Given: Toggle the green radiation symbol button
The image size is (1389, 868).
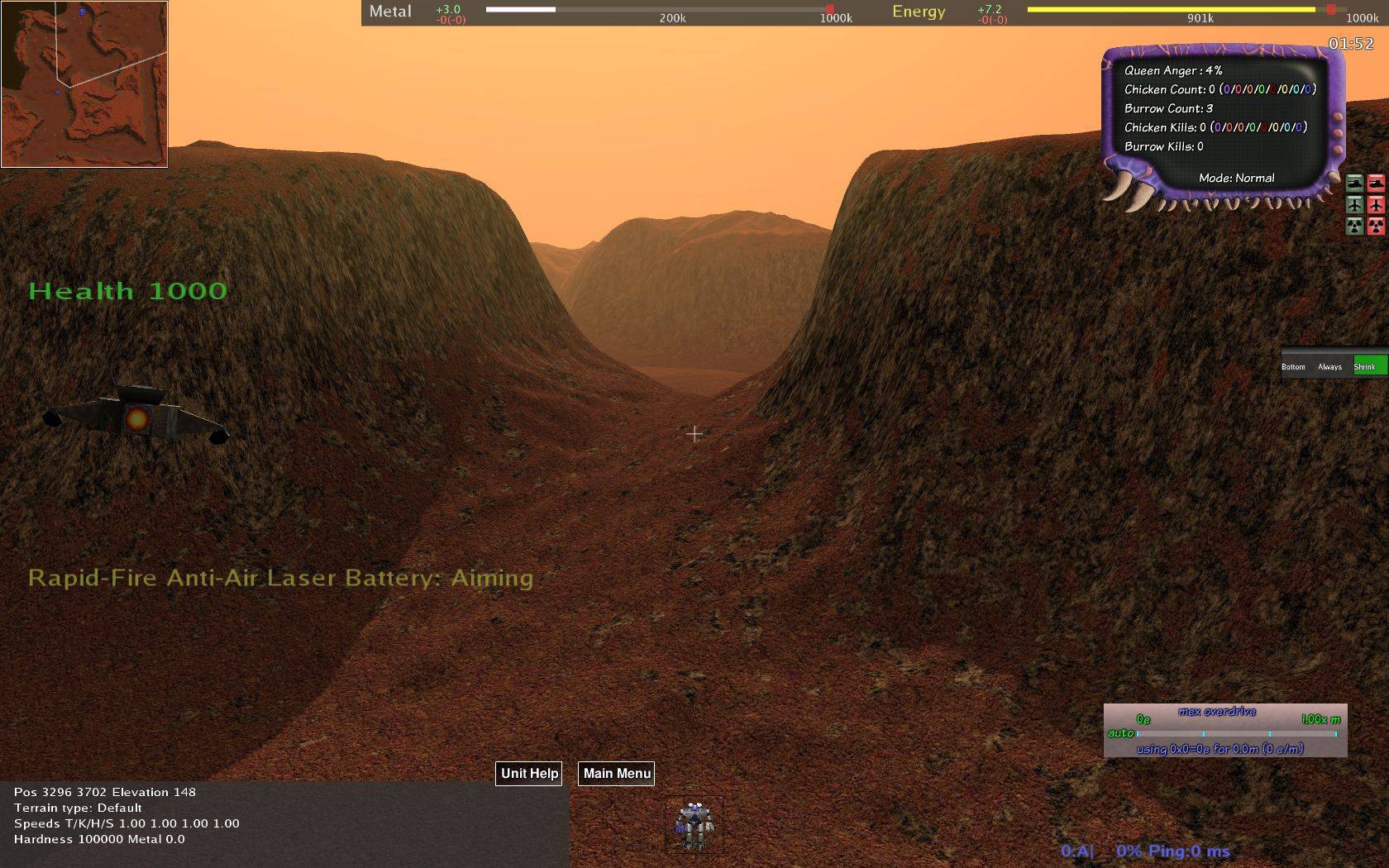Looking at the screenshot, I should pyautogui.click(x=1354, y=226).
